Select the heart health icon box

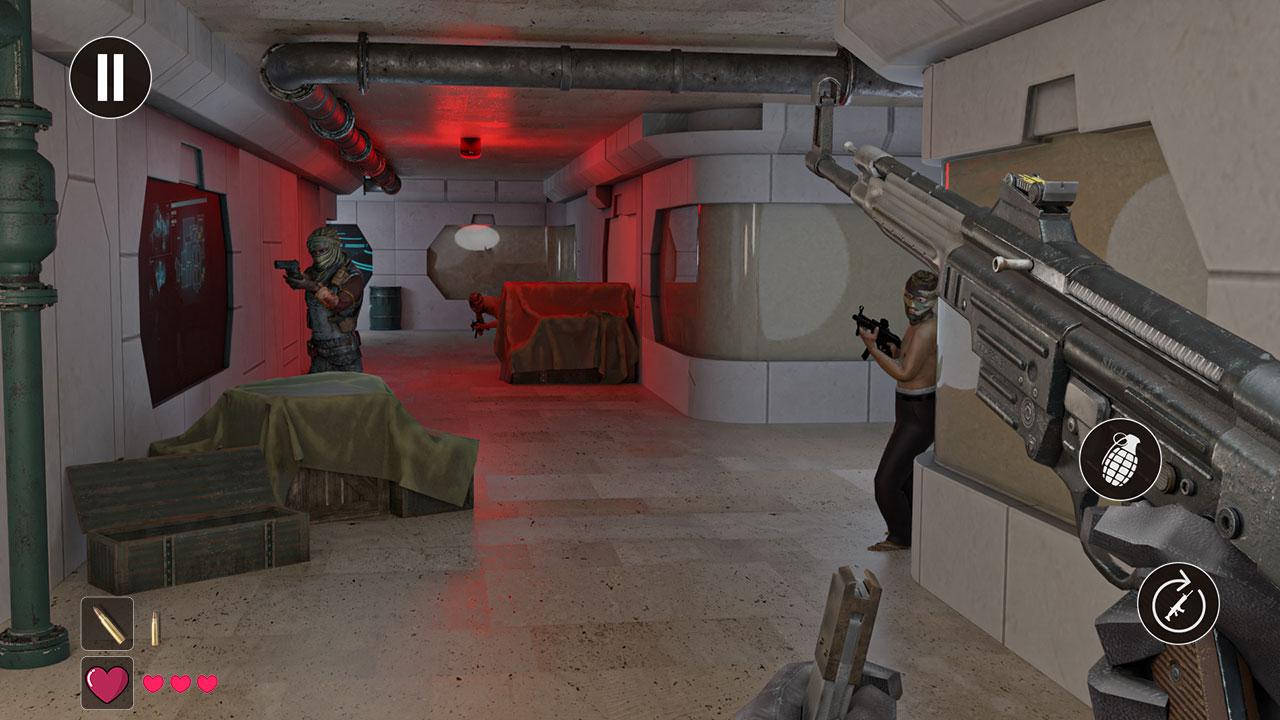point(107,683)
